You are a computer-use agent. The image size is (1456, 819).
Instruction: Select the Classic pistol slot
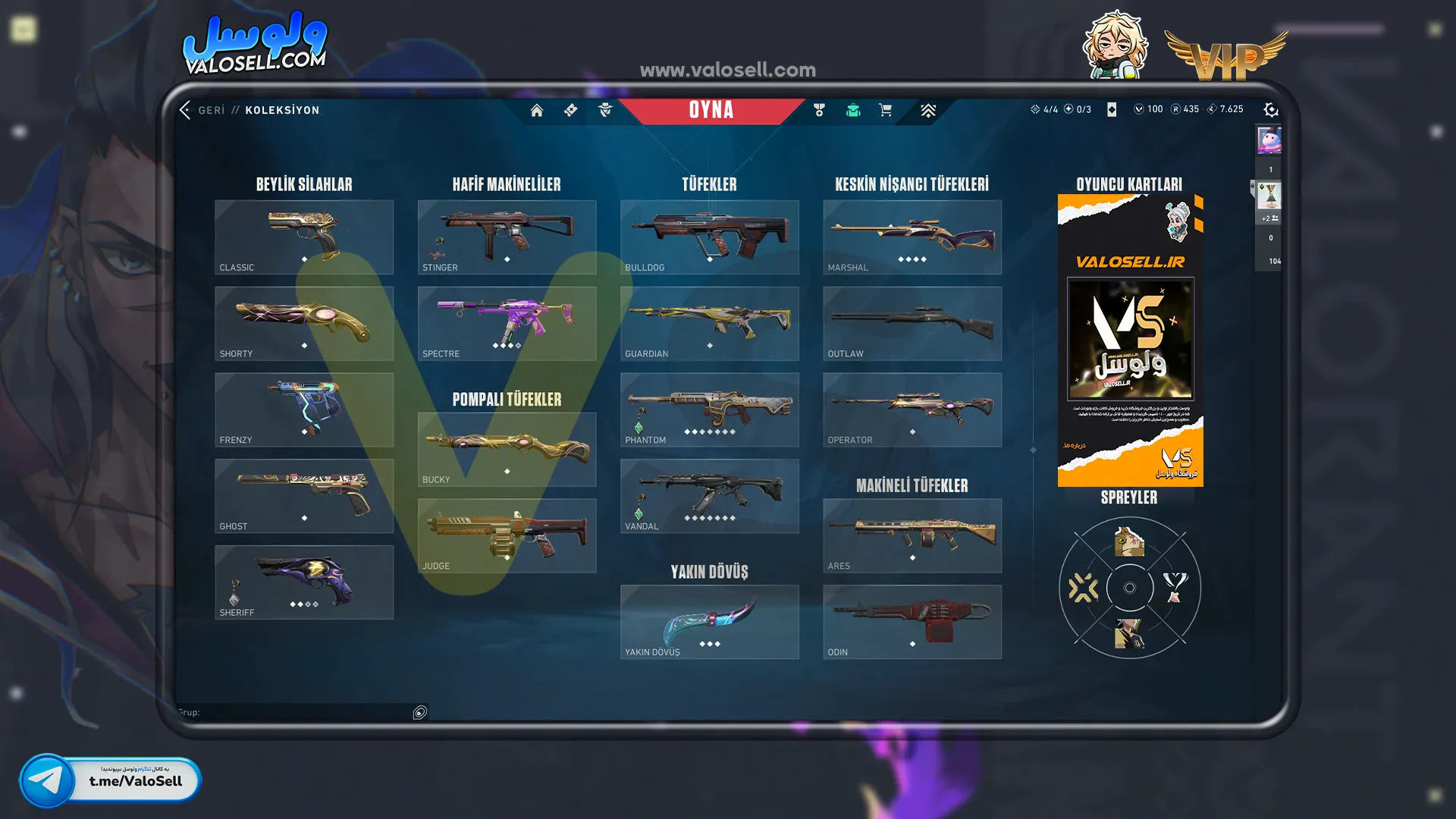[x=304, y=237]
